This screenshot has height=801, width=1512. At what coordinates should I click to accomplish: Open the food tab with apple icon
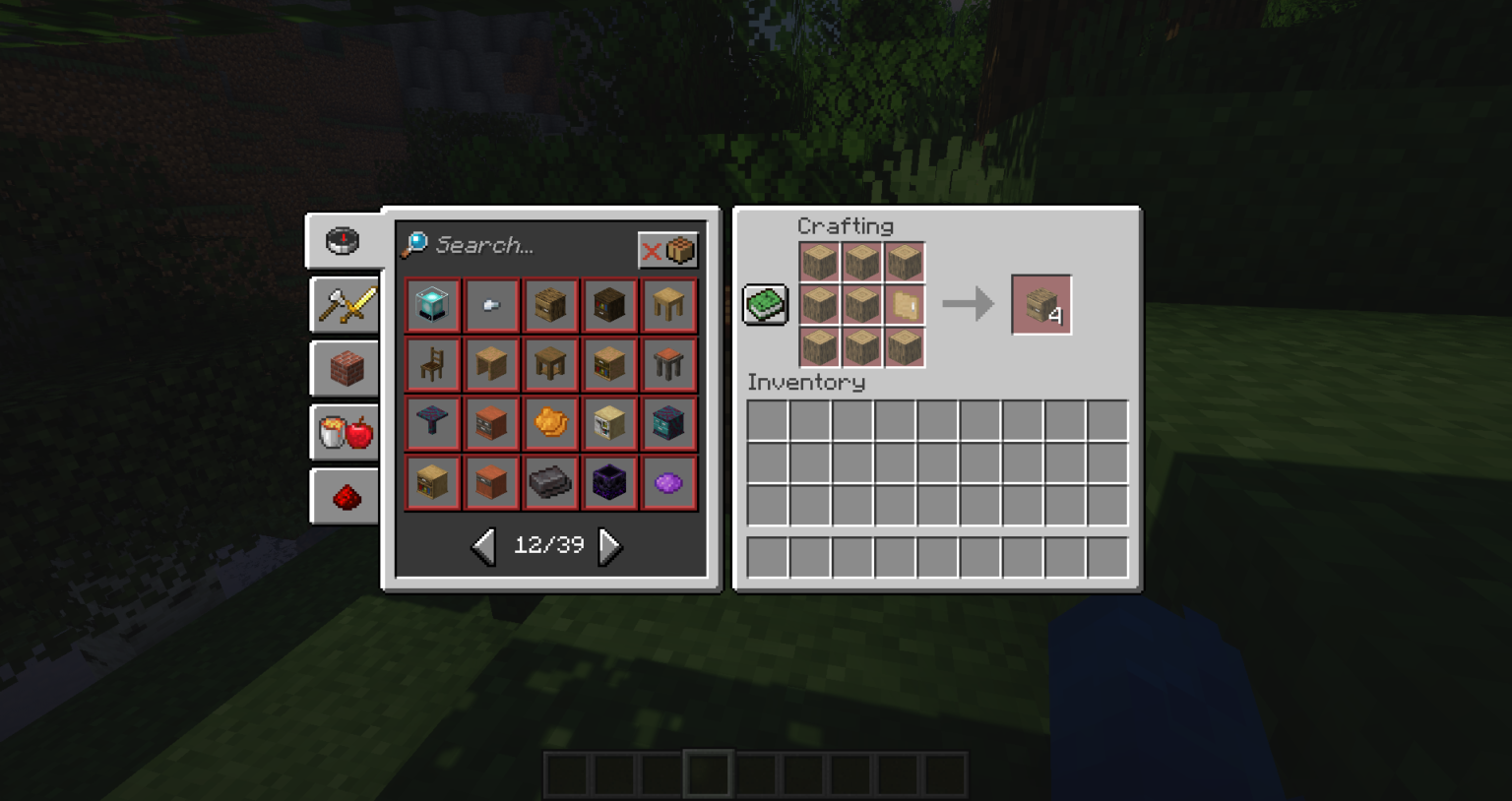[x=344, y=432]
